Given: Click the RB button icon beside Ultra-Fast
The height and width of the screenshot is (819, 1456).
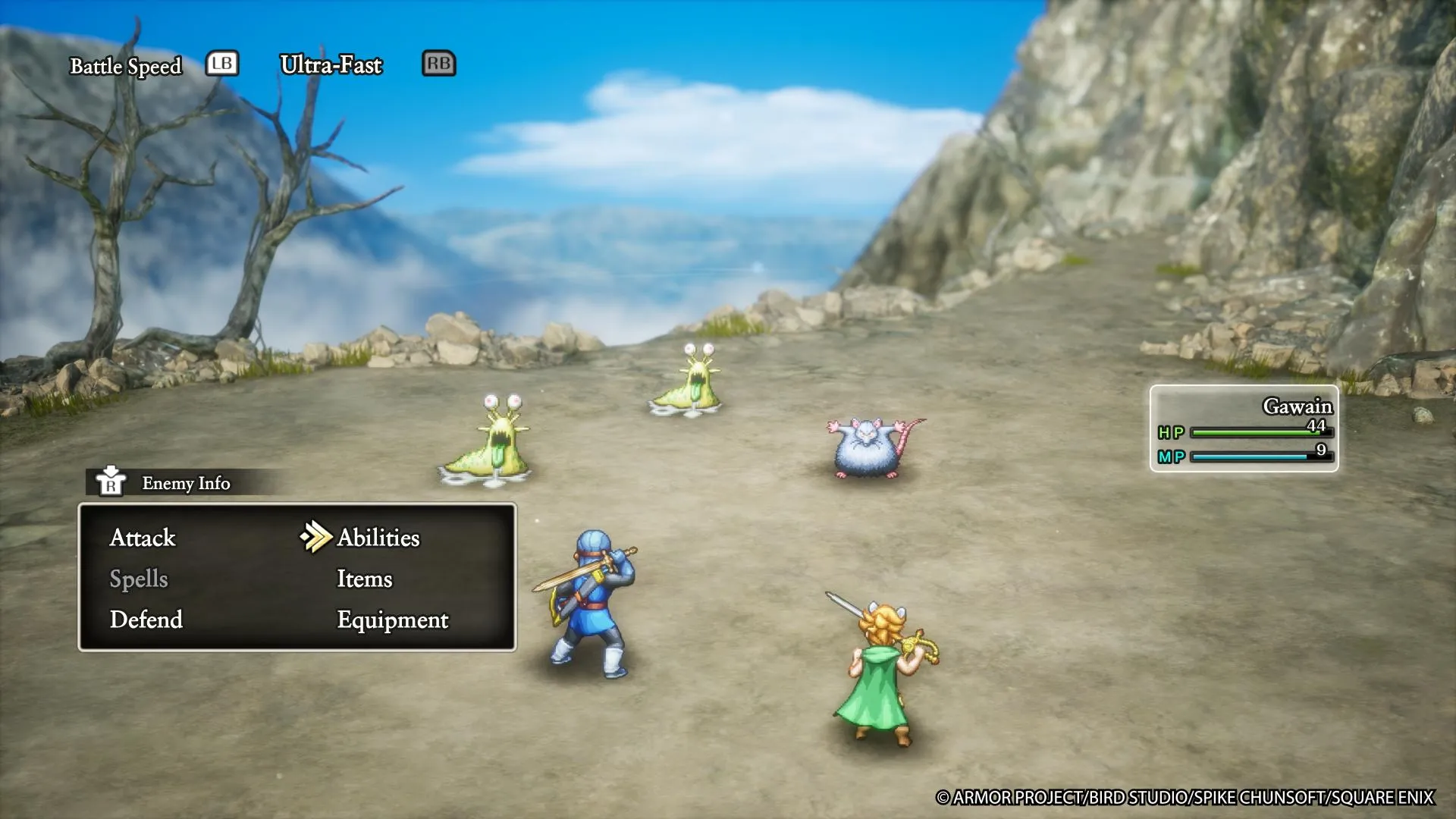Looking at the screenshot, I should (439, 64).
